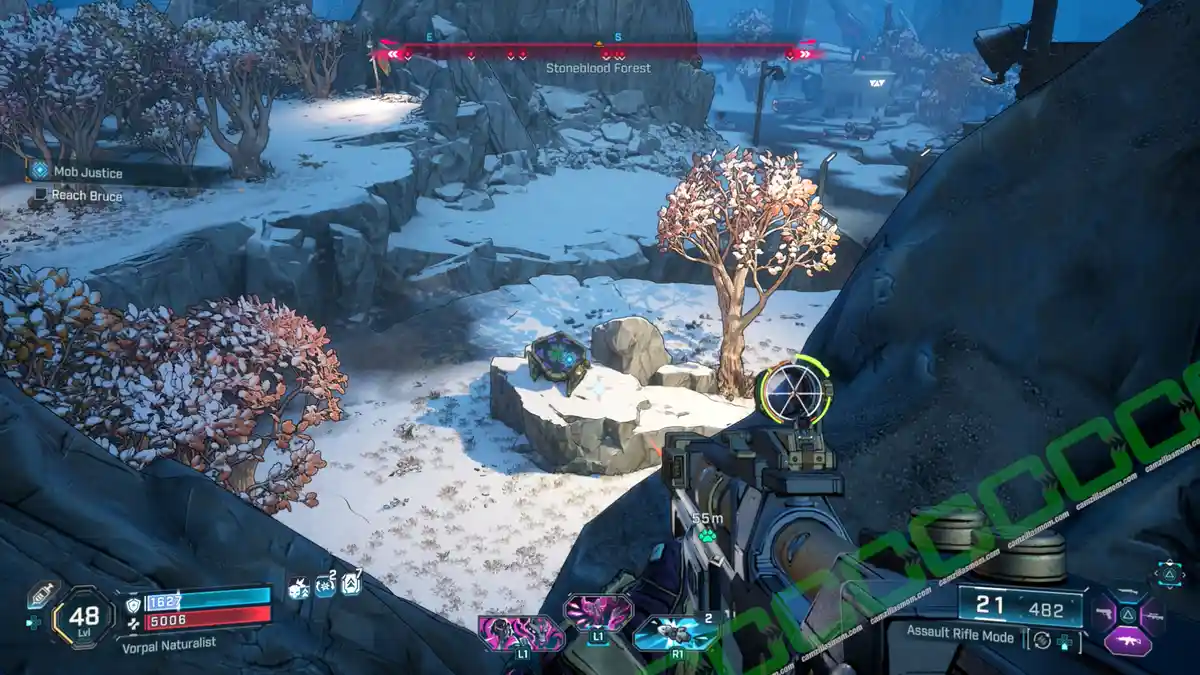
Task: Check the triple chevron buff icon
Action: [351, 585]
